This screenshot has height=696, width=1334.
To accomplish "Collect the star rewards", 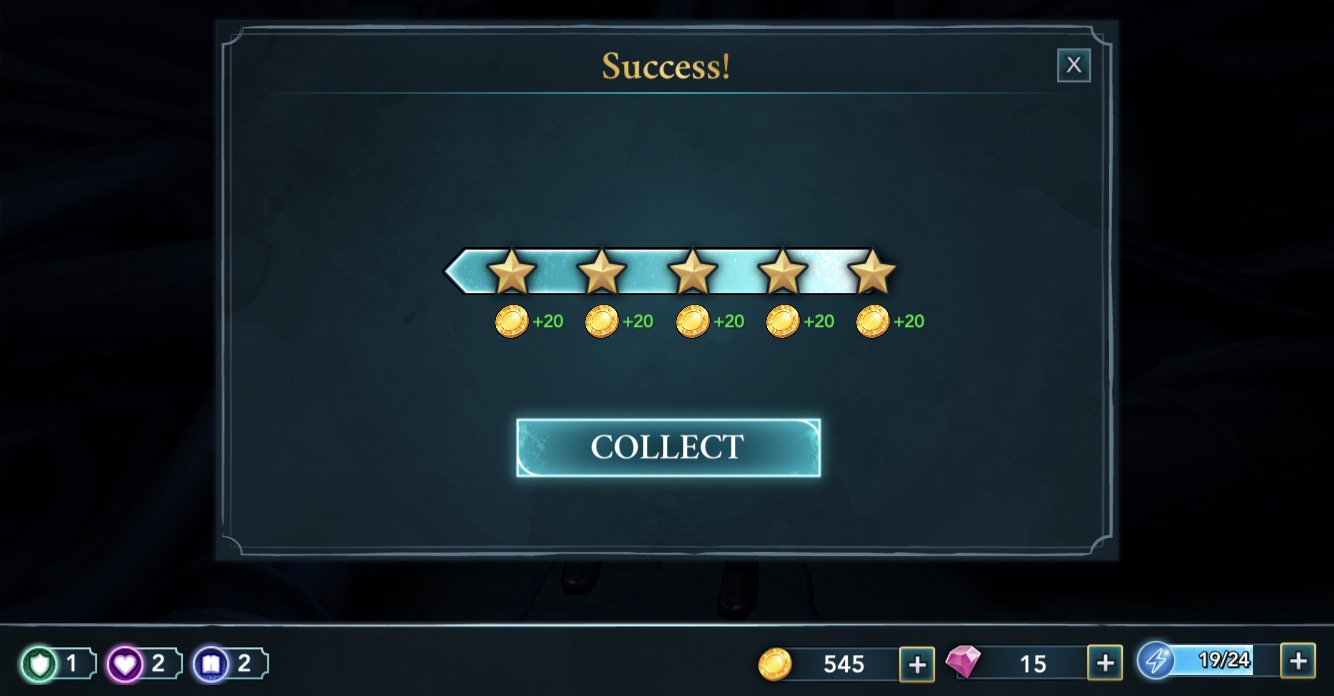I will click(x=668, y=447).
